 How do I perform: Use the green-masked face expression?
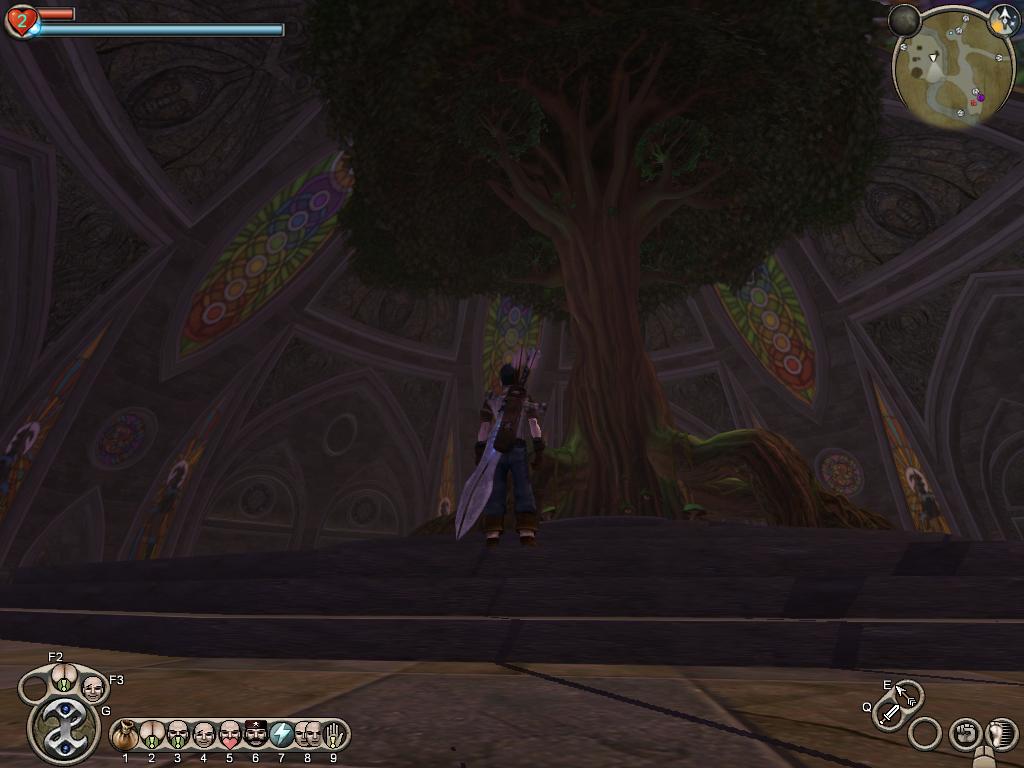tap(177, 736)
